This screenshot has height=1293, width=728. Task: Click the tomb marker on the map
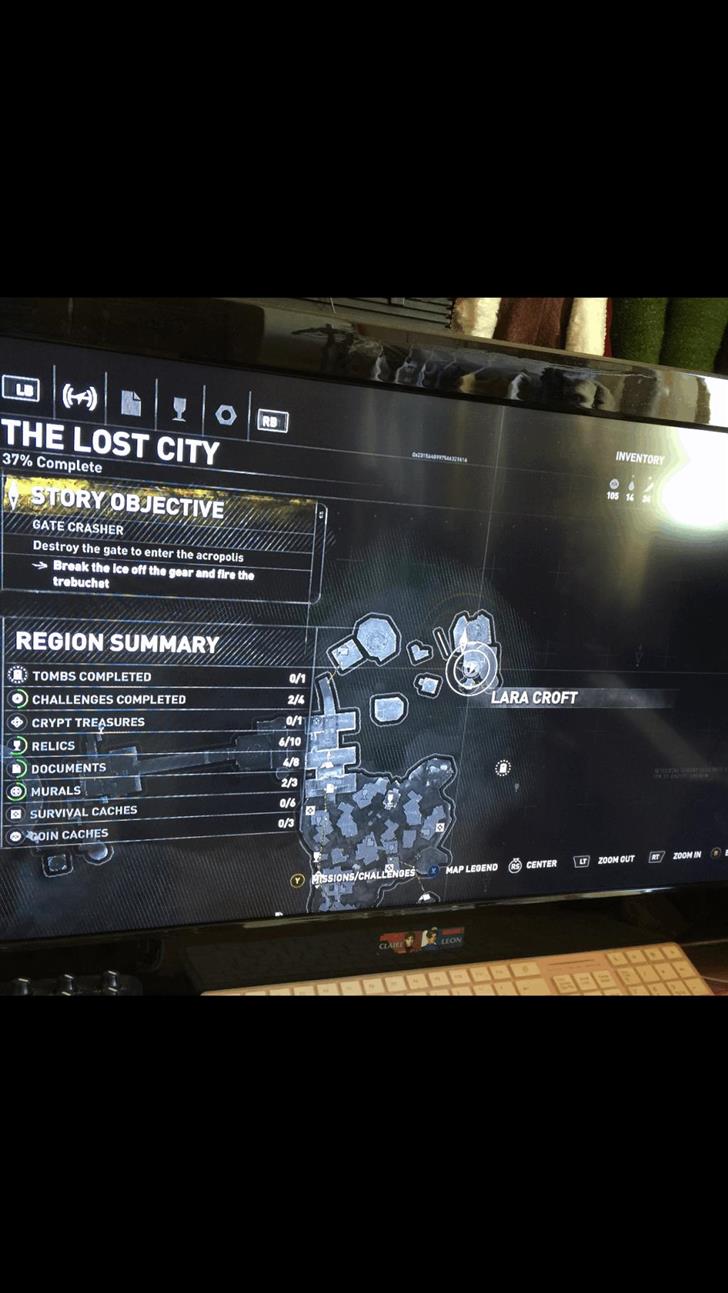click(503, 768)
